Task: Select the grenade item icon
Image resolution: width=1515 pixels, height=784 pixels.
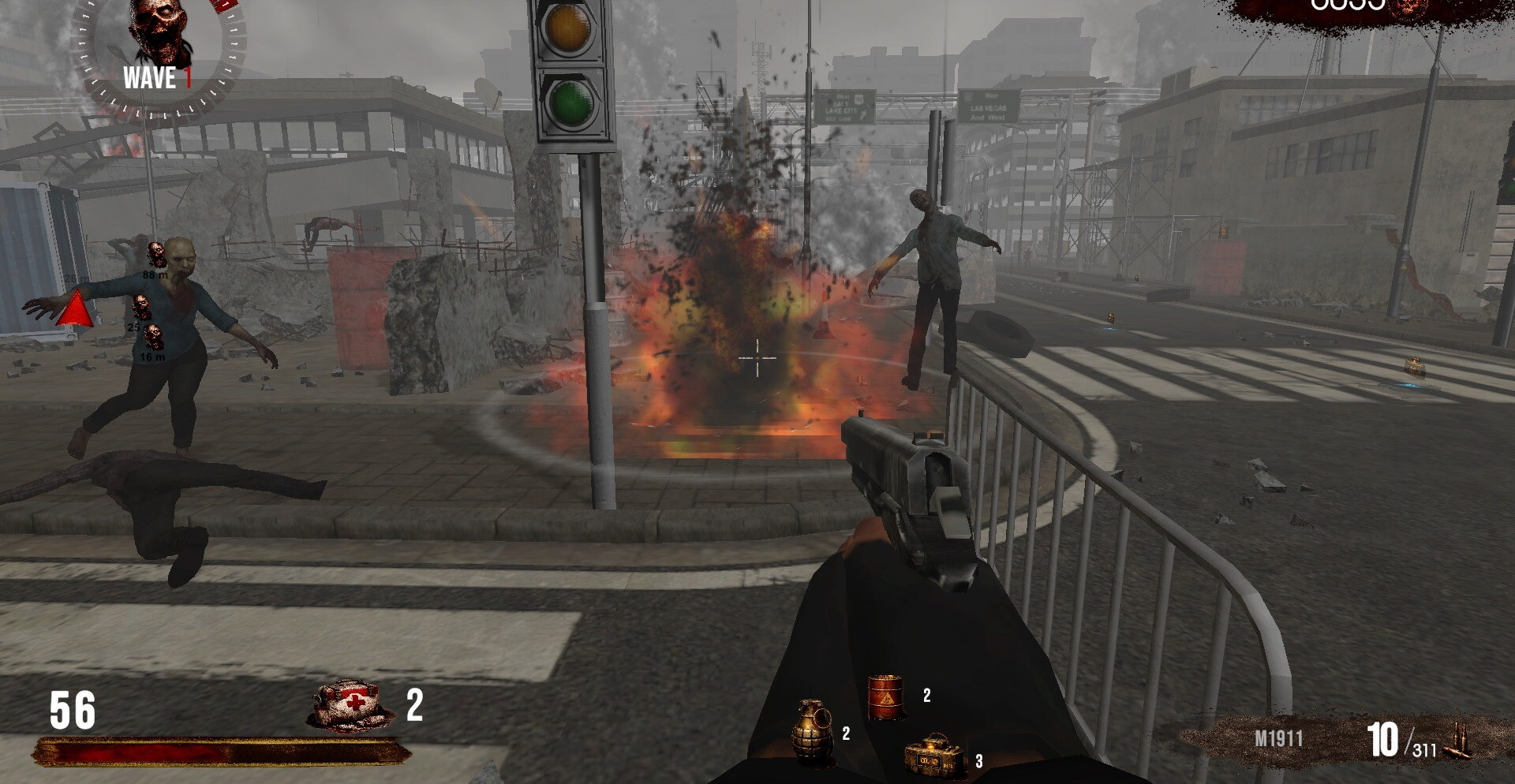Action: tap(811, 731)
